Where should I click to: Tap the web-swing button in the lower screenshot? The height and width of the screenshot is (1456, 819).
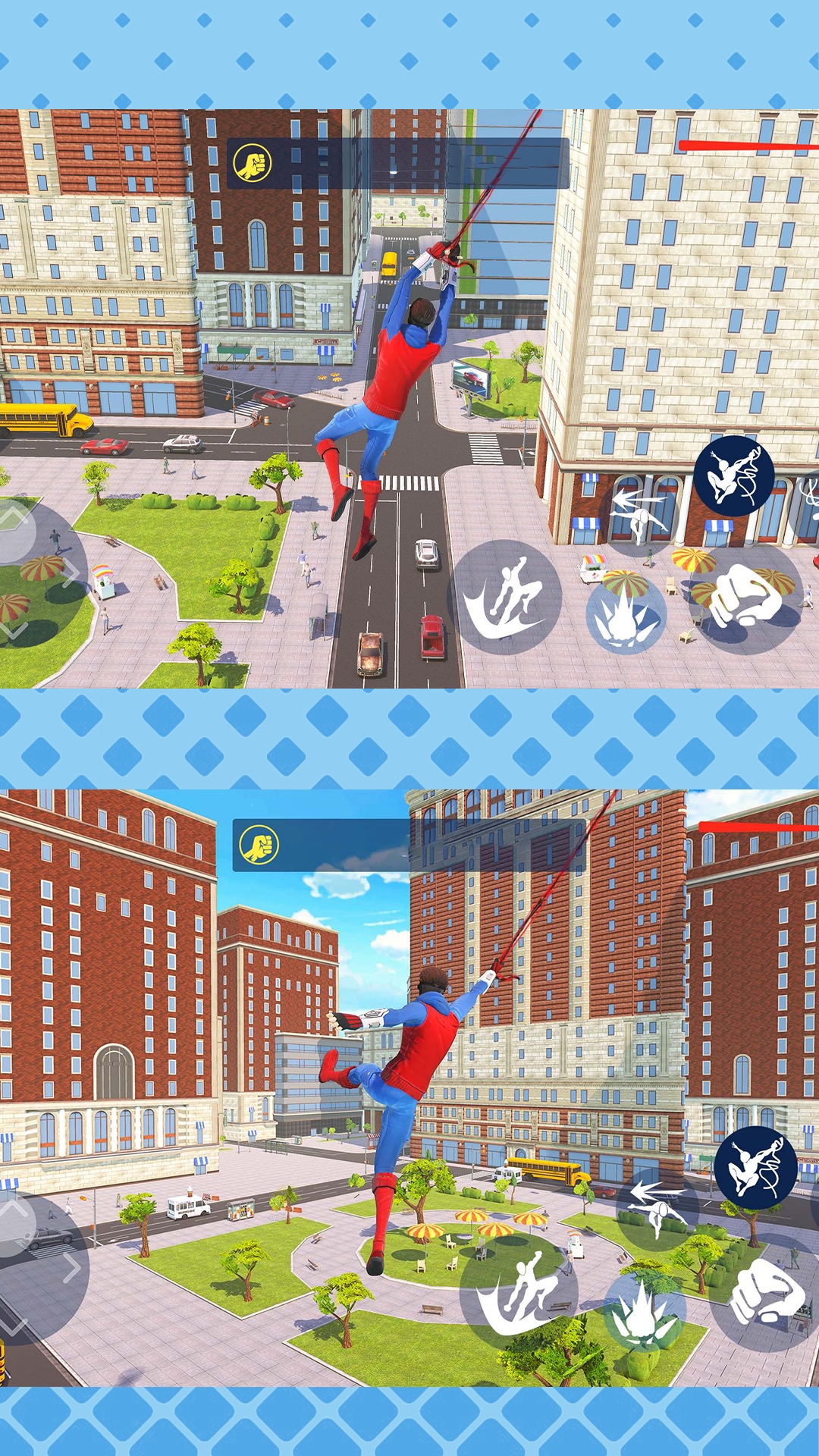point(755,1168)
